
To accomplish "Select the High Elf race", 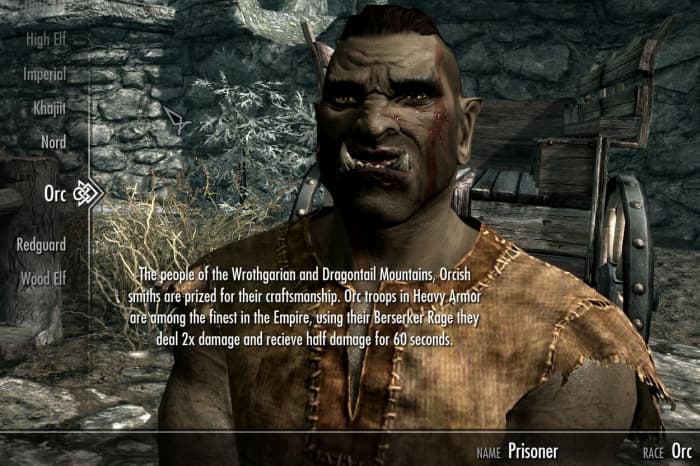I will tap(46, 40).
